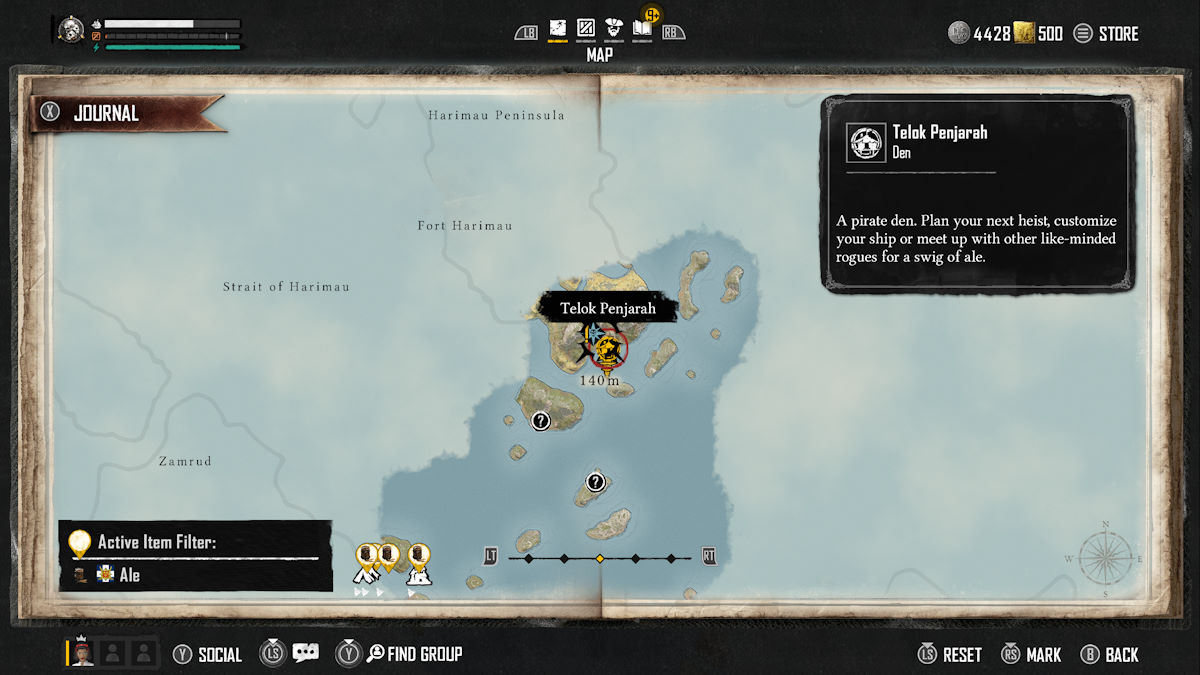Open the Journal banner
Image resolution: width=1200 pixels, height=675 pixels.
coord(130,113)
